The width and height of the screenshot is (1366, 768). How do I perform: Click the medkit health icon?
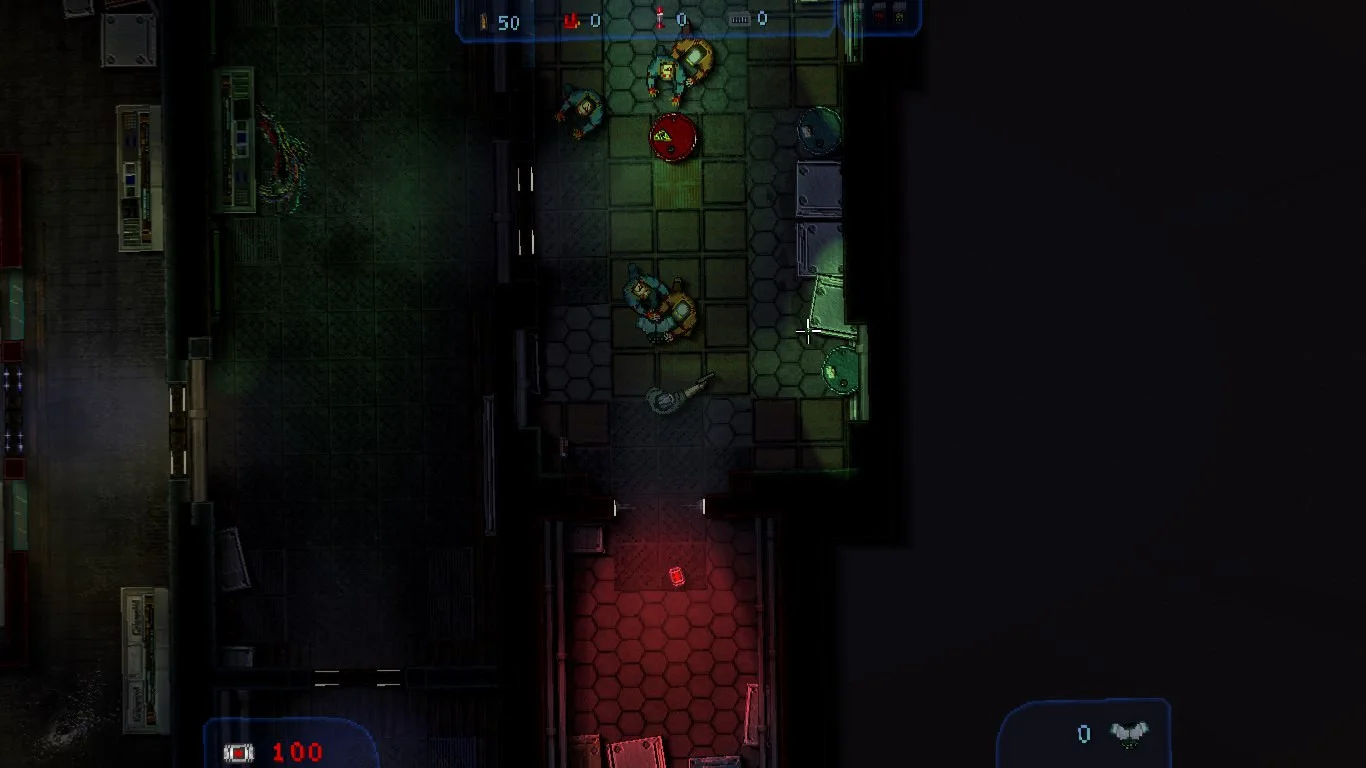tap(239, 753)
